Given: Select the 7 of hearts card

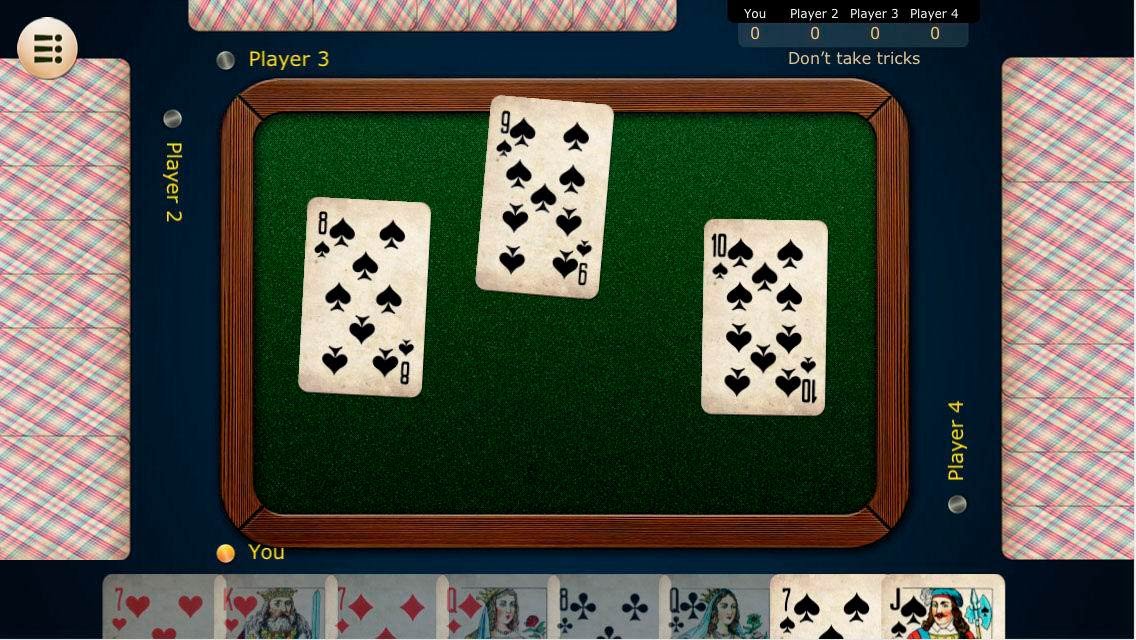Looking at the screenshot, I should pos(158,608).
